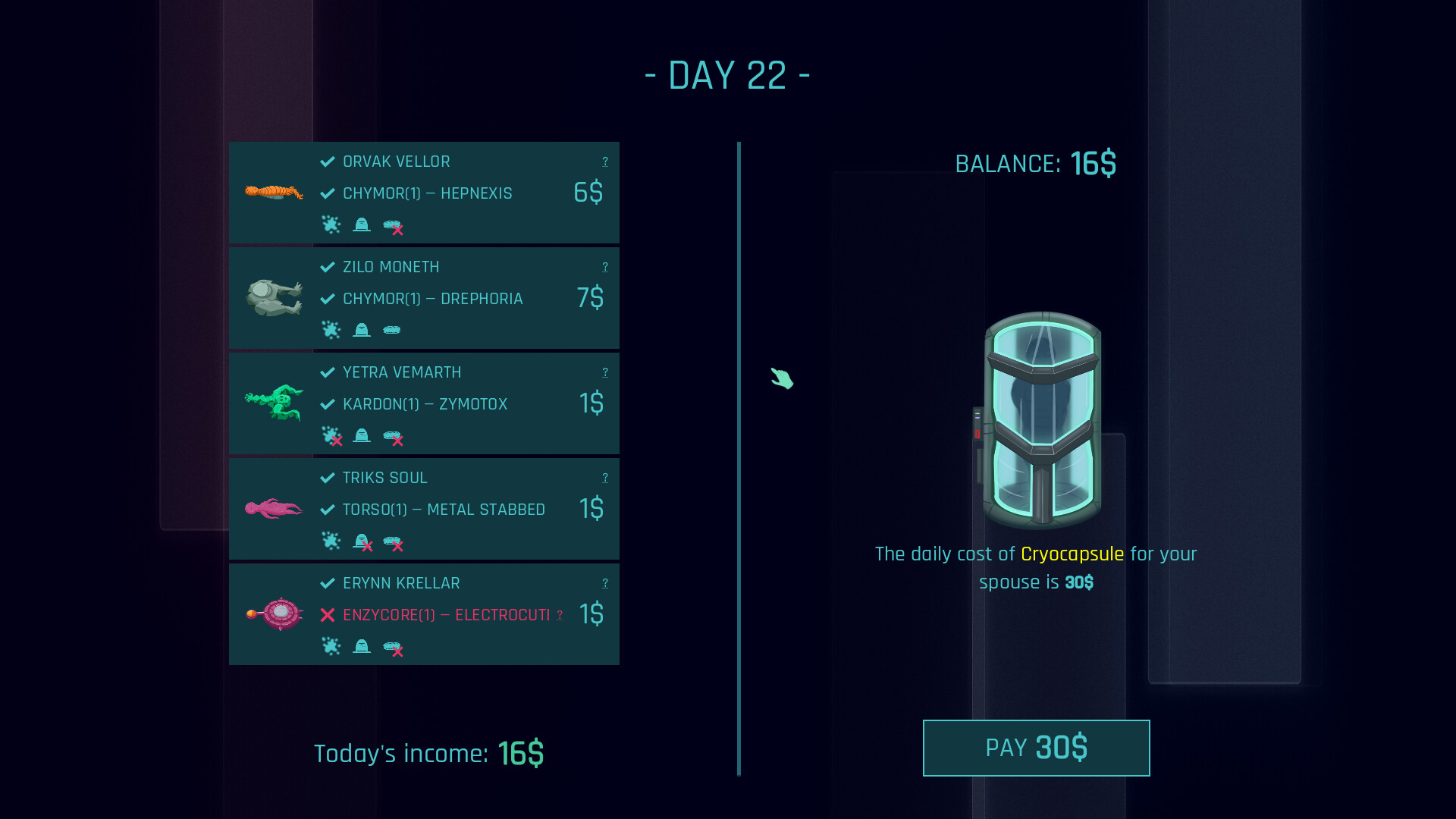Screen dimensions: 1456x819
Task: Click the splat icon on Triks Soul's card
Action: click(332, 541)
